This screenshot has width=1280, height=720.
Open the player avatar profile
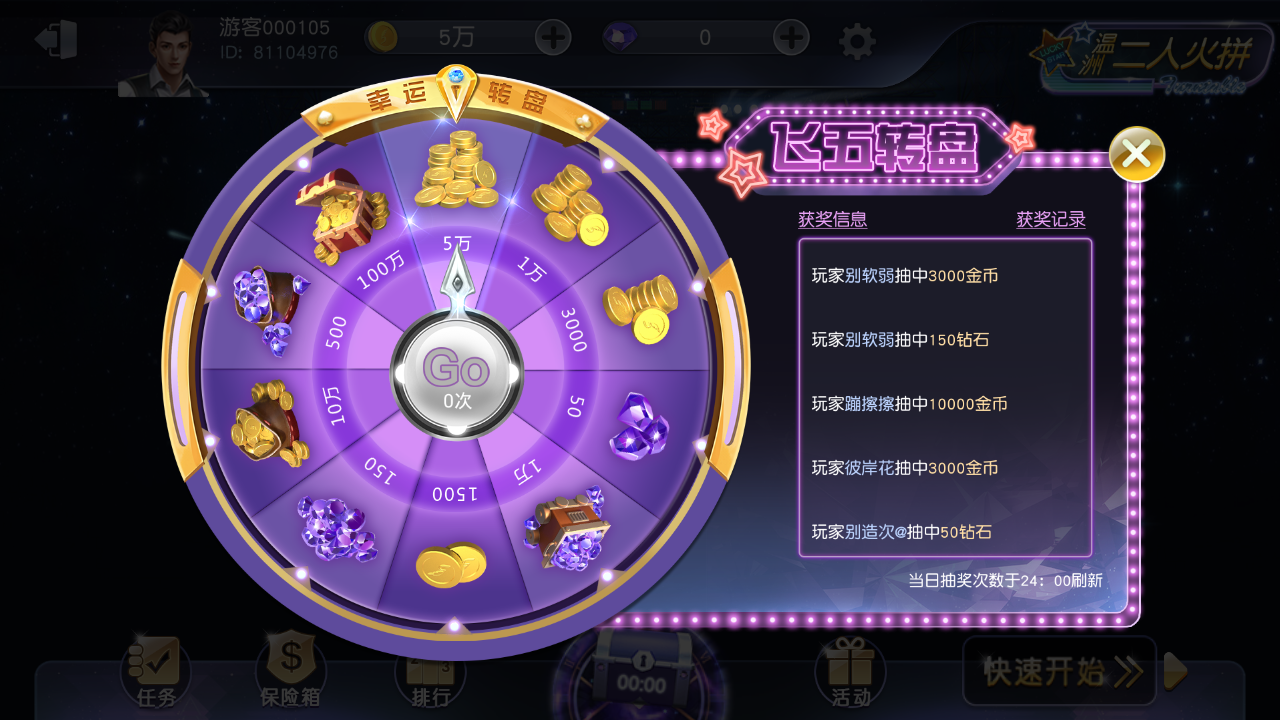[x=170, y=50]
